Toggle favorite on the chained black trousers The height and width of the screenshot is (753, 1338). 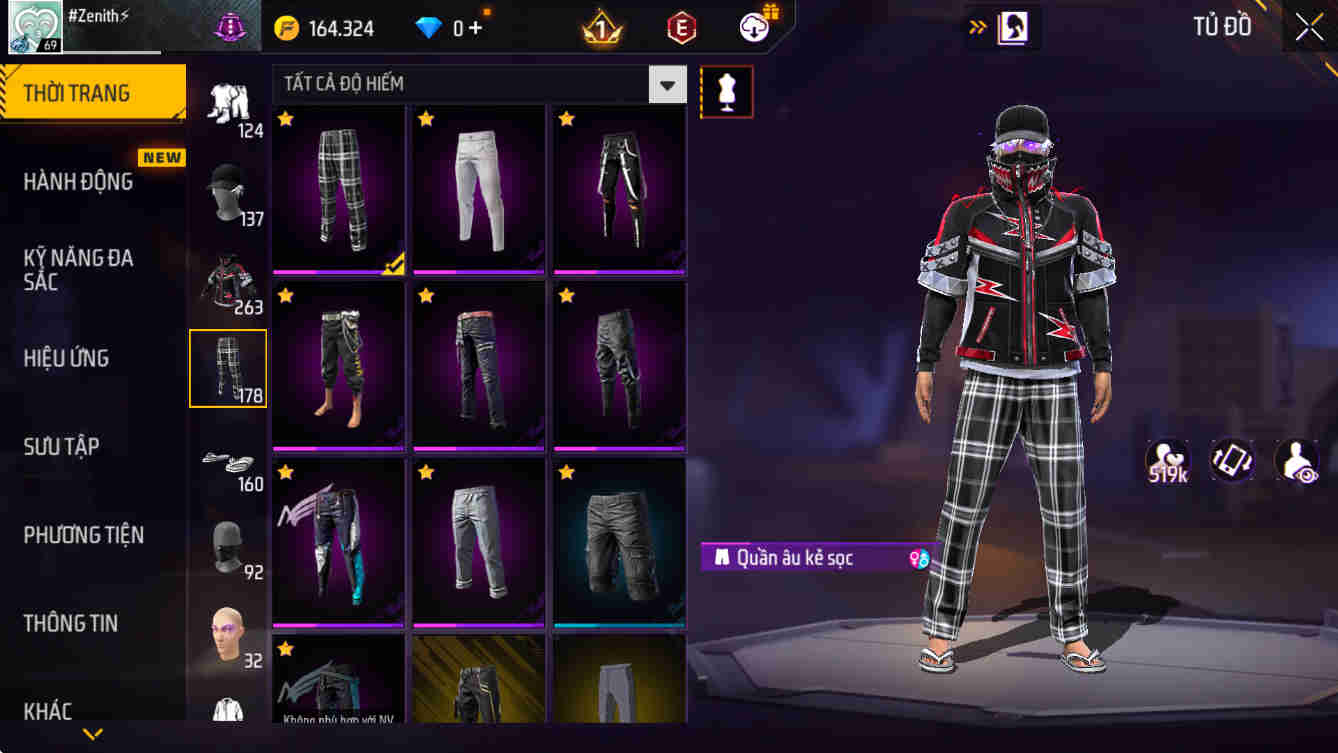[x=565, y=118]
